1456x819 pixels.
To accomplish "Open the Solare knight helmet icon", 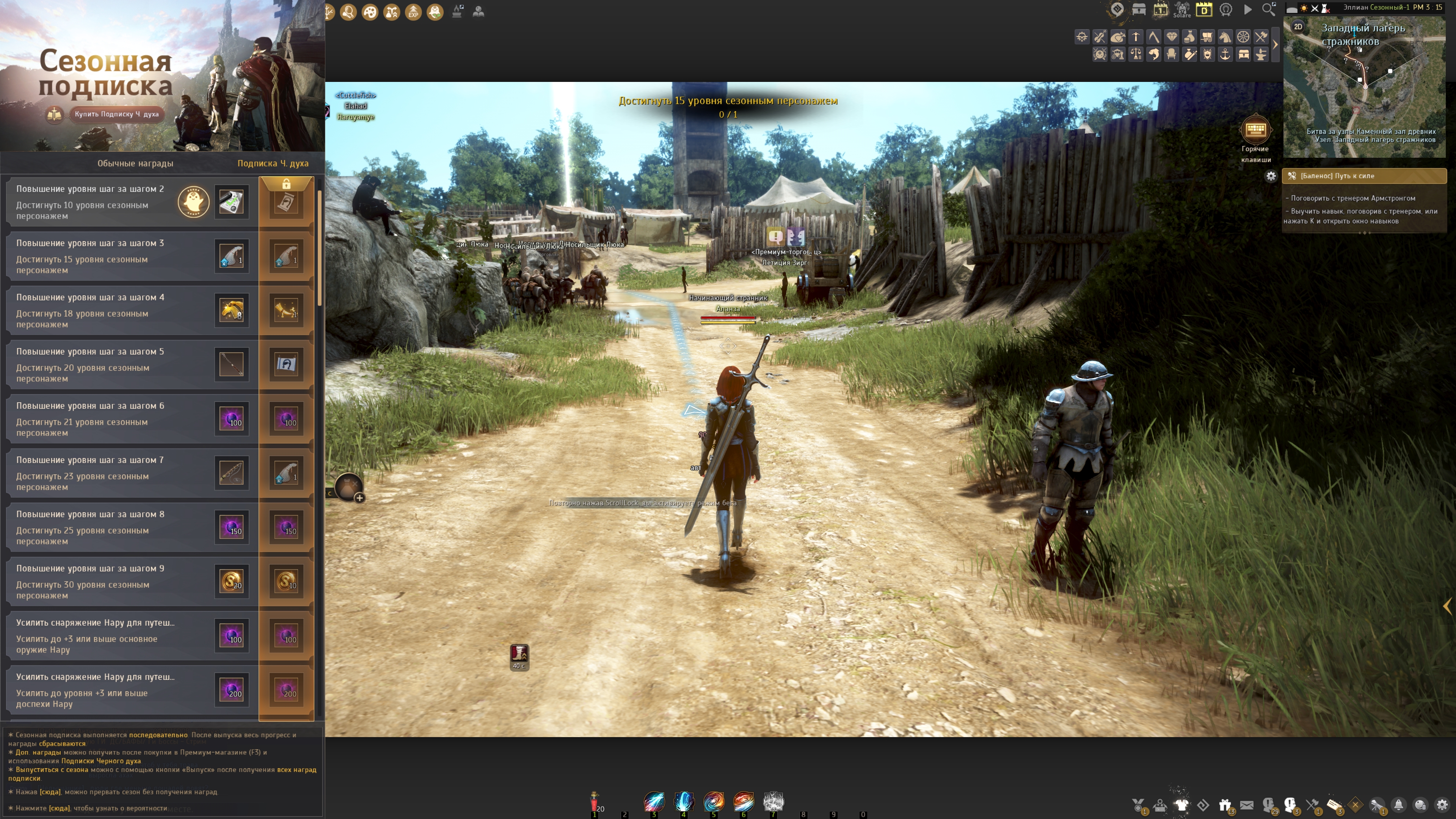I will pos(1181,9).
